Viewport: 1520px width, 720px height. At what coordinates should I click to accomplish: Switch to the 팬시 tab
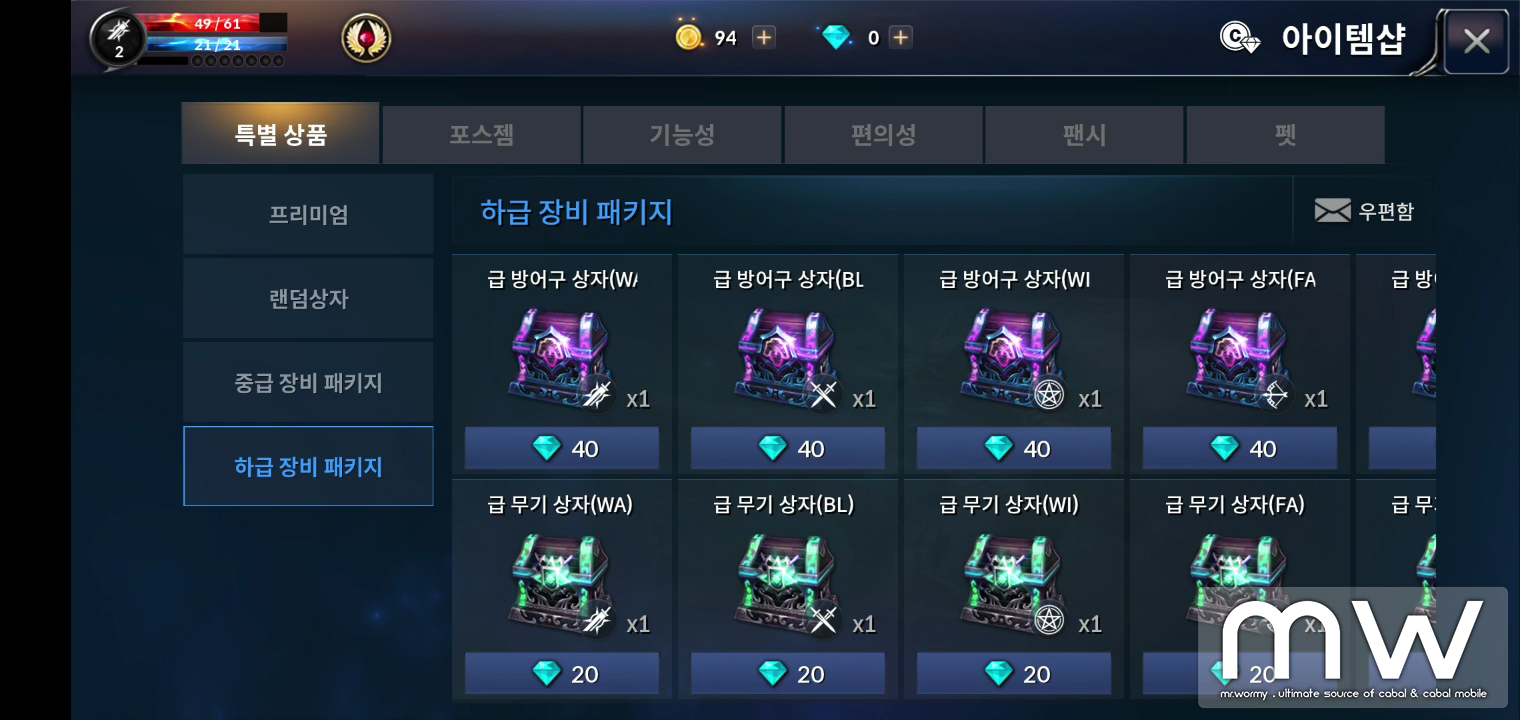pyautogui.click(x=1084, y=135)
